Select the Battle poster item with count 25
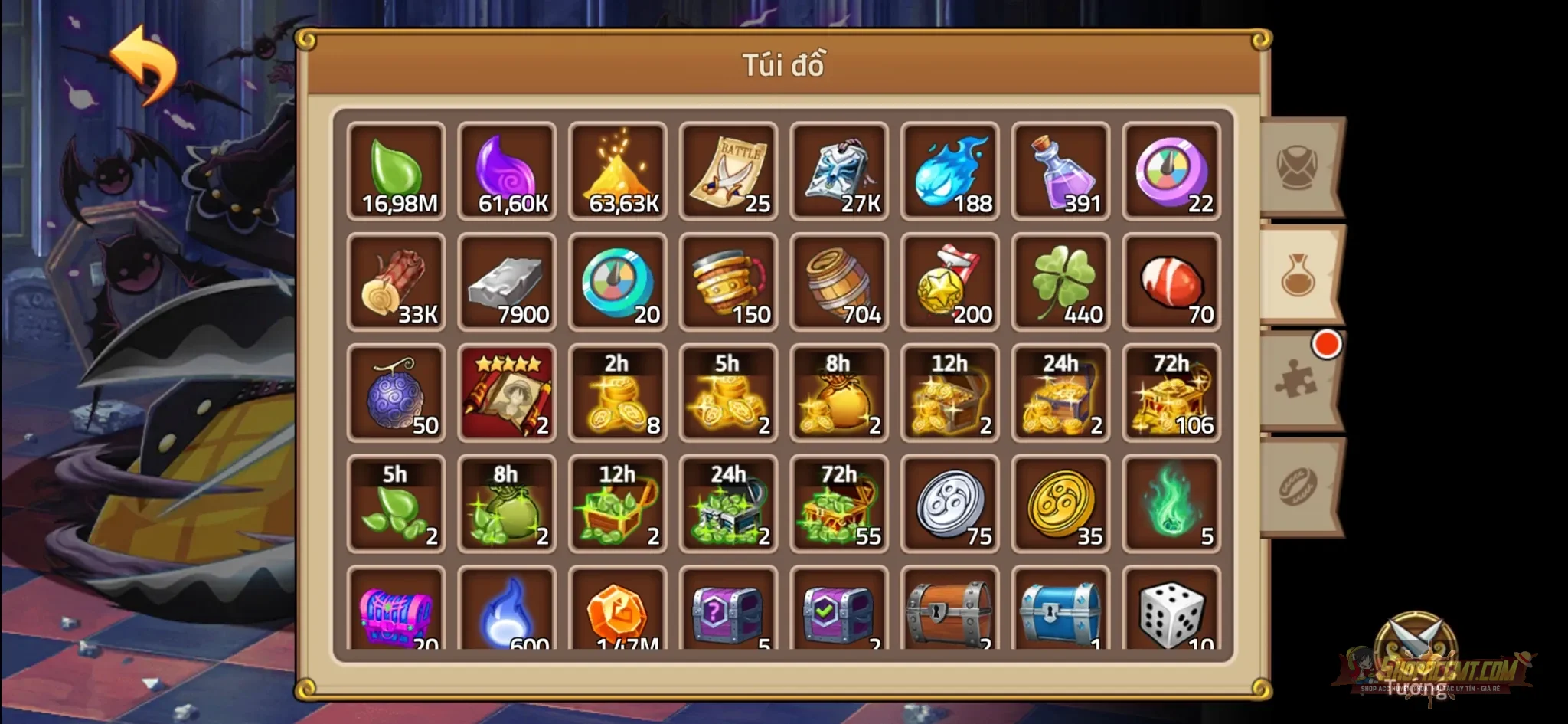1568x724 pixels. 728,171
